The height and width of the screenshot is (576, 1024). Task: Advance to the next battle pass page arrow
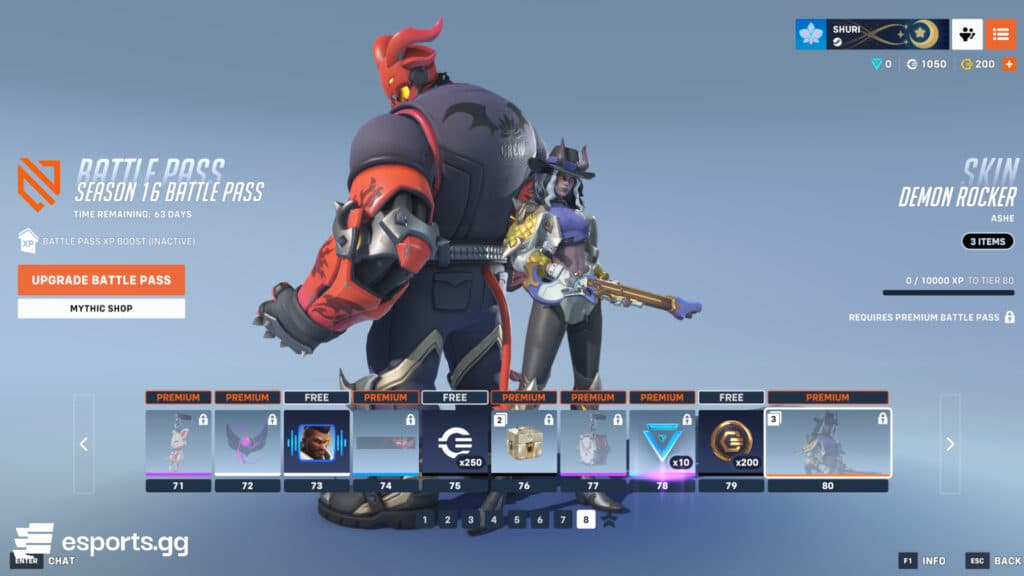click(x=950, y=444)
